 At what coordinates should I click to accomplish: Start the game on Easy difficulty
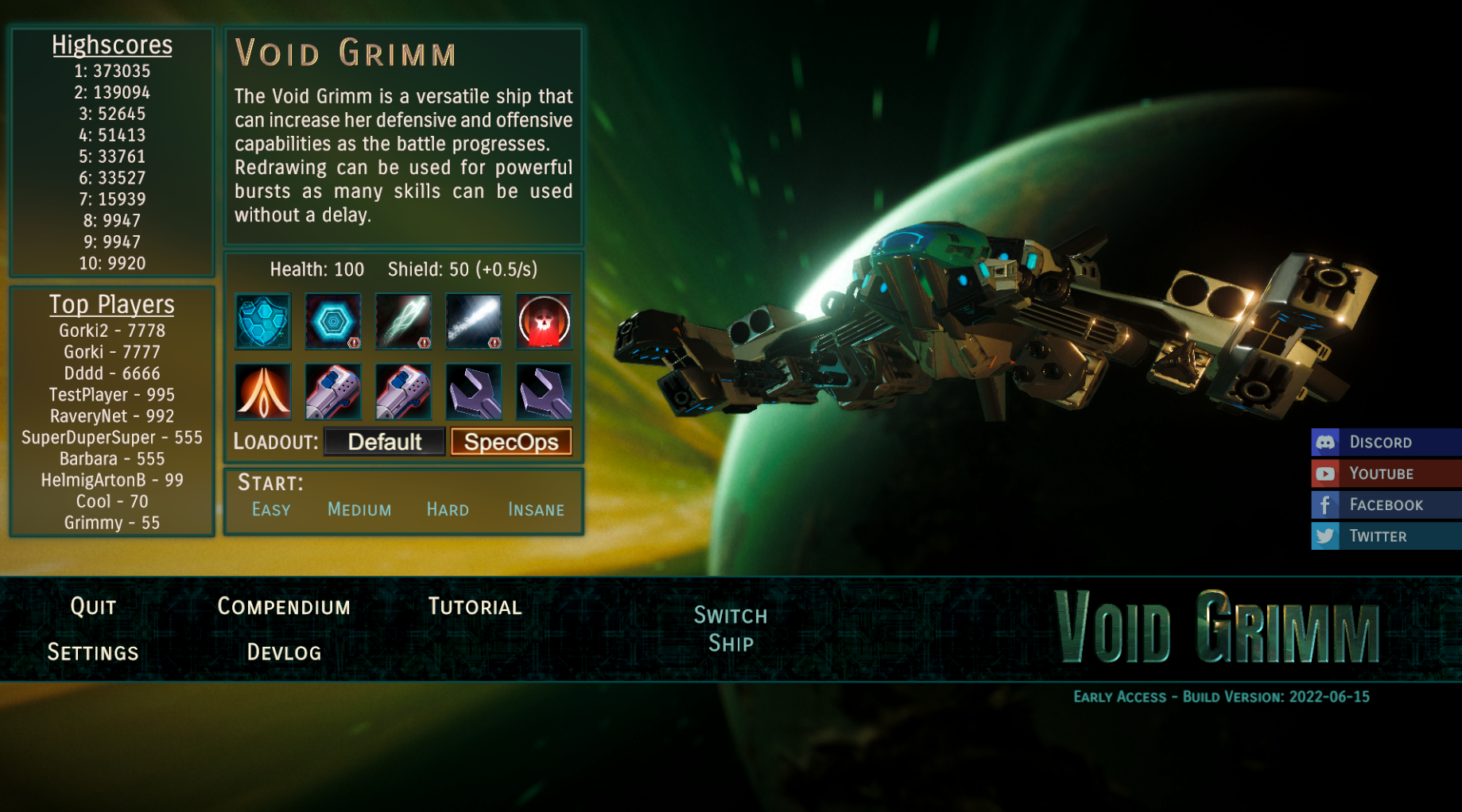271,509
